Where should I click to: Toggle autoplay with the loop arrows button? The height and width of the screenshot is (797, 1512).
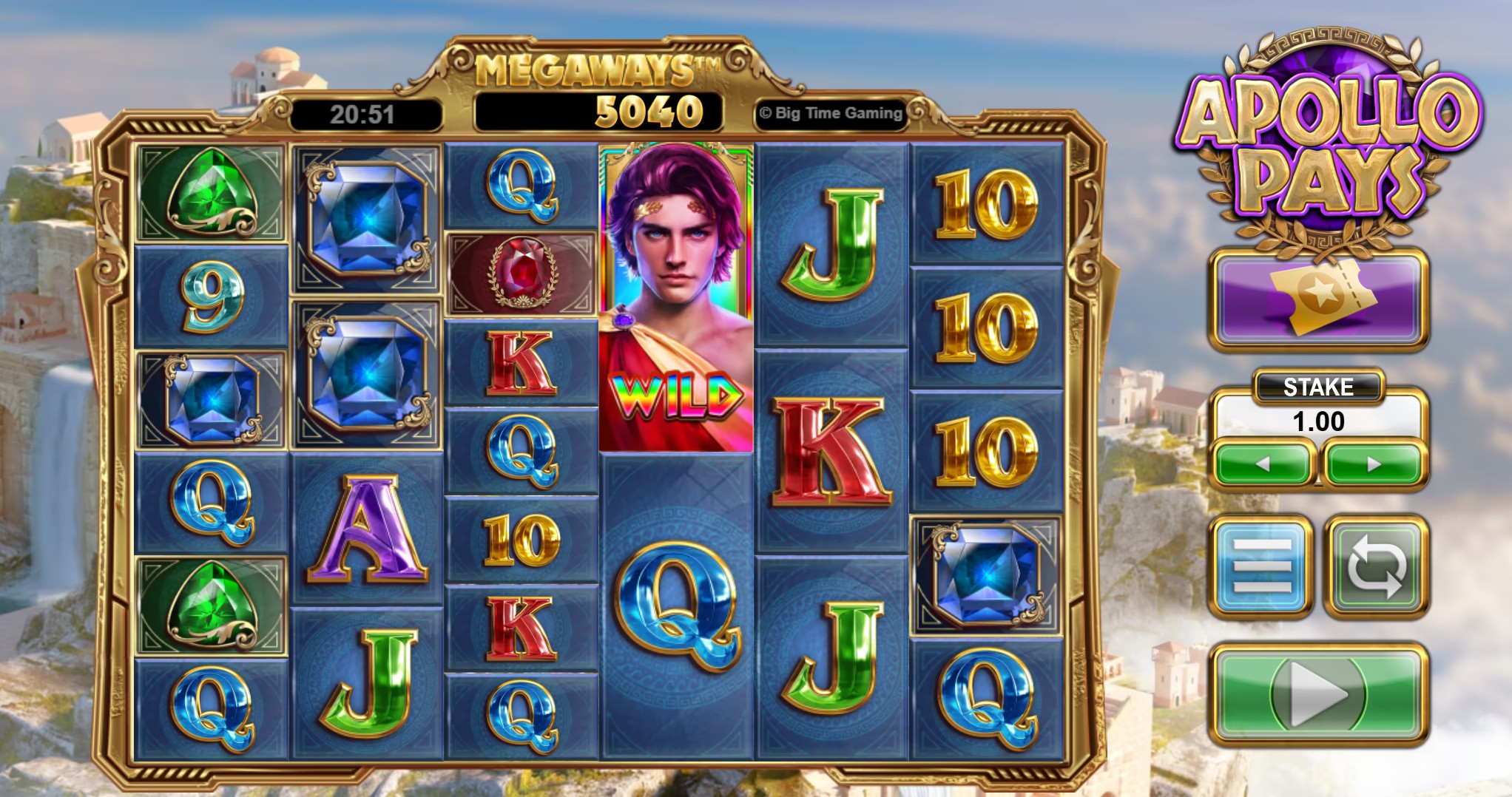[x=1375, y=566]
